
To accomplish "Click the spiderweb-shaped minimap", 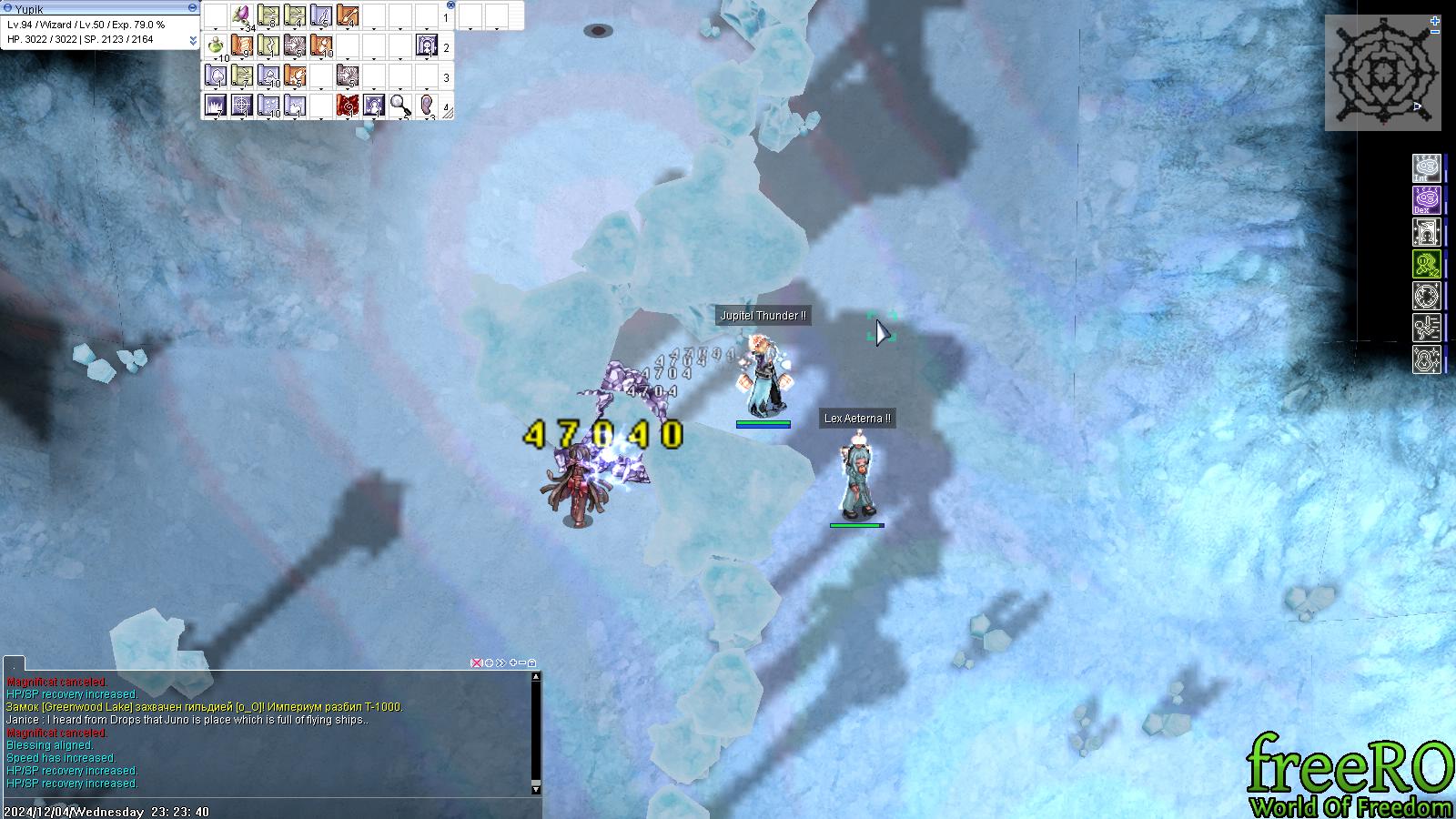I will tap(1381, 73).
